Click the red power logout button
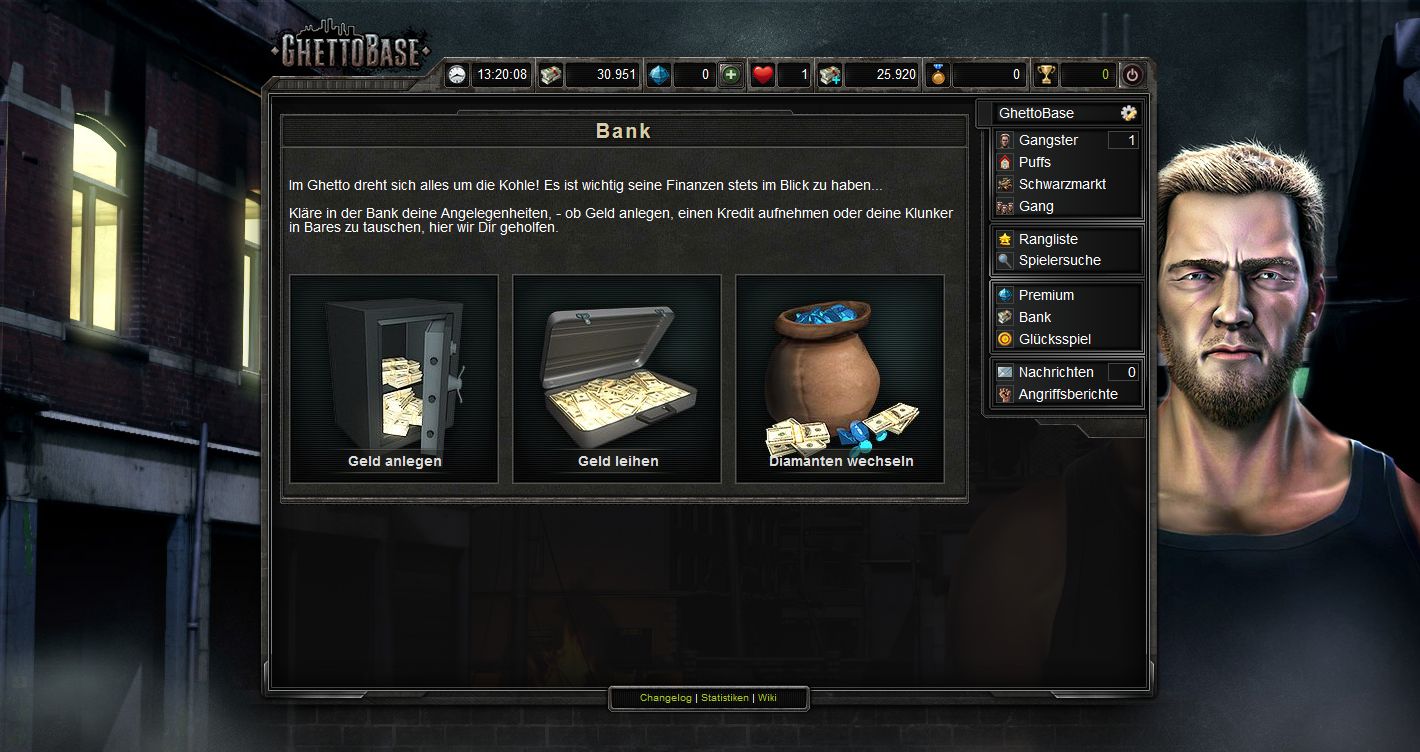1420x752 pixels. 1132,75
